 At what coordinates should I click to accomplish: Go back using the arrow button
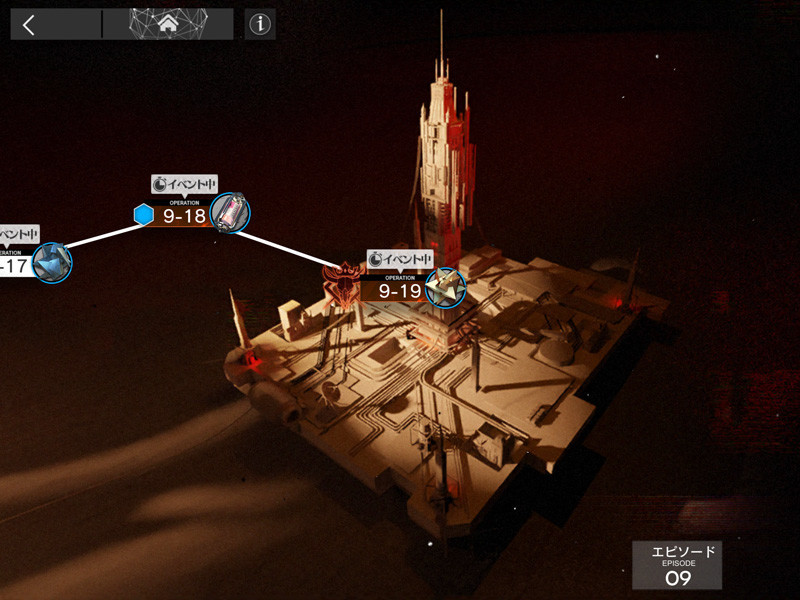click(x=29, y=25)
